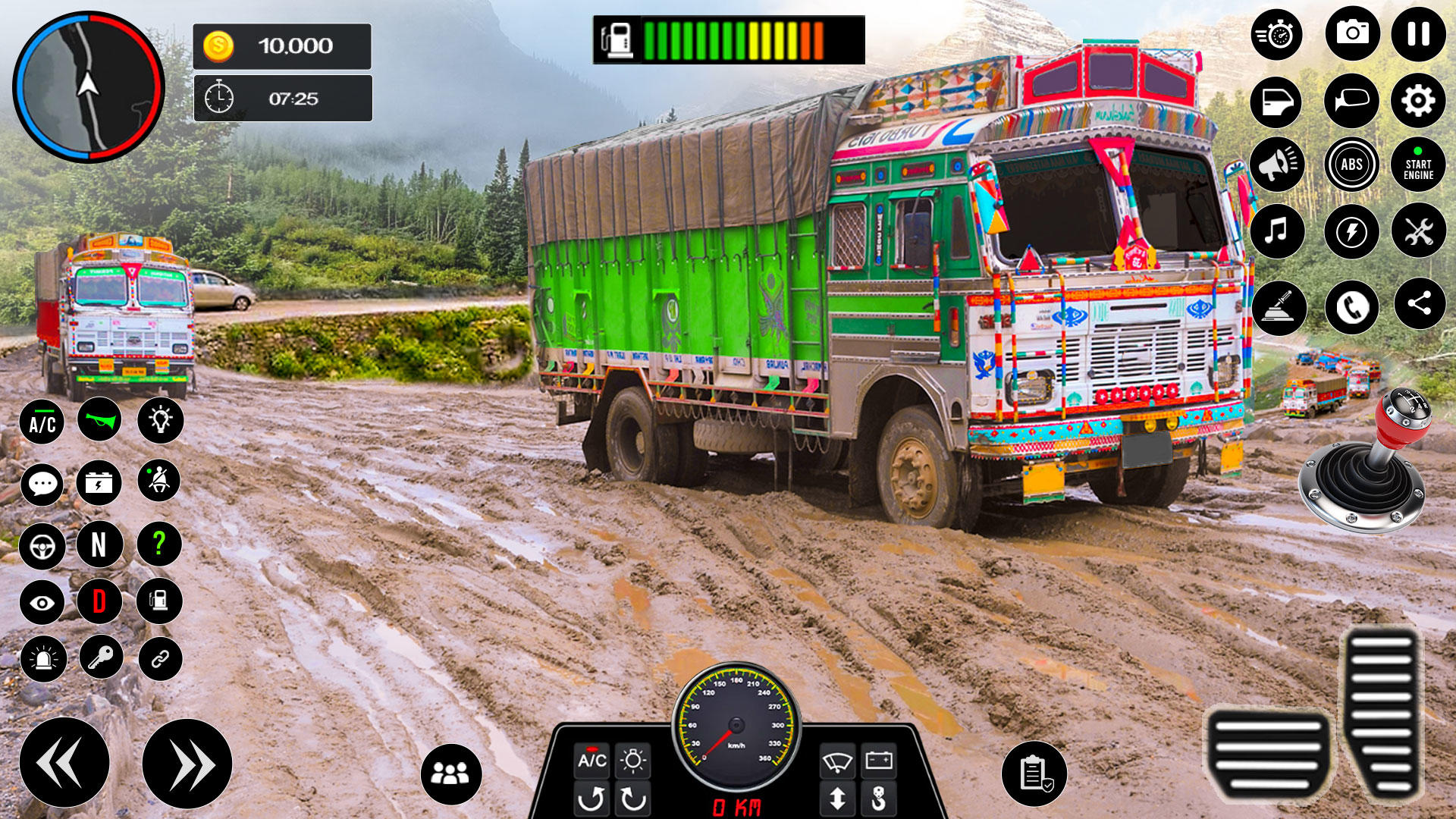Open the green question mark help
The image size is (1456, 819).
click(x=159, y=543)
